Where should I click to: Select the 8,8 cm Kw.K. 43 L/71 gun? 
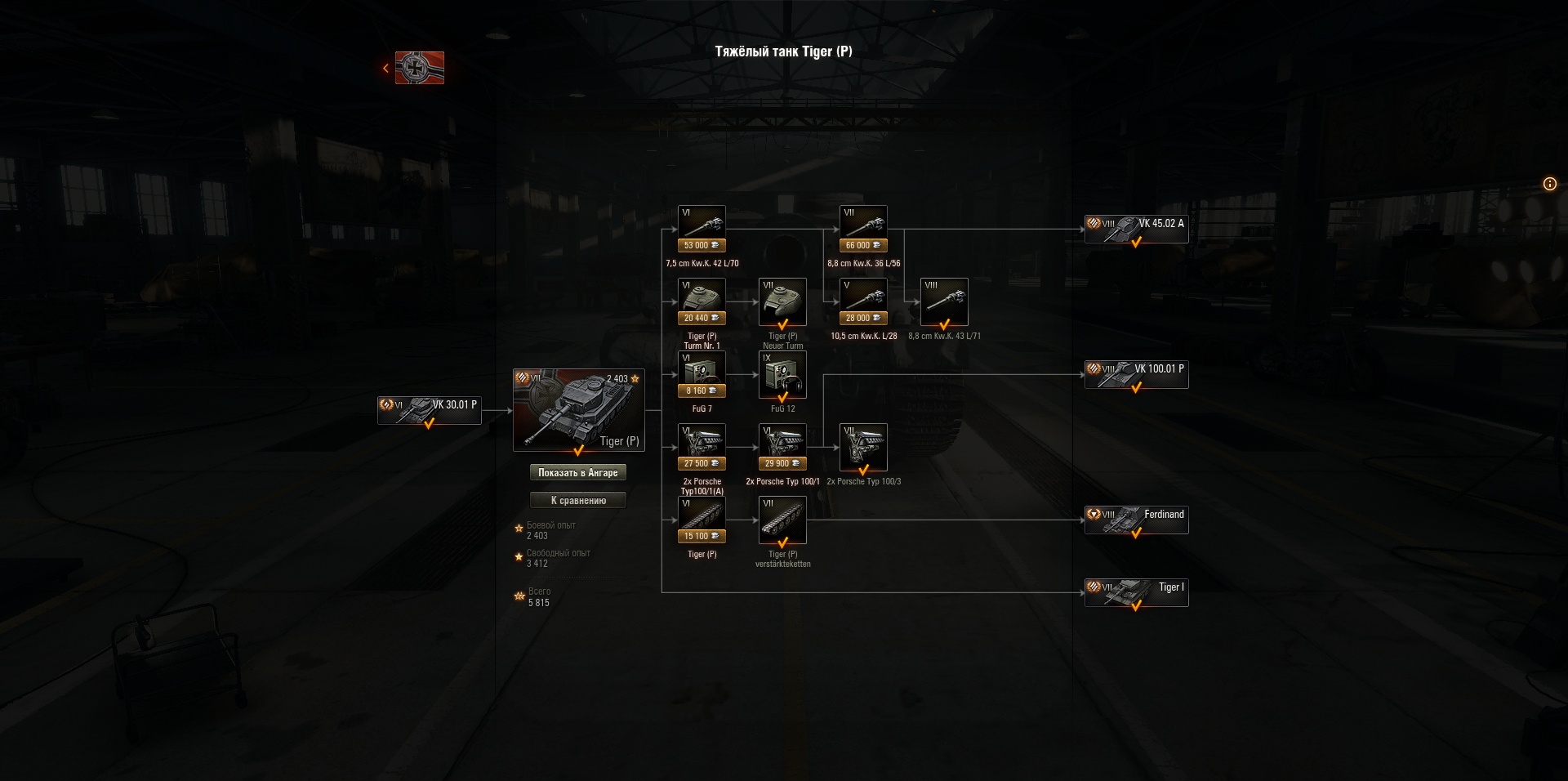coord(945,301)
